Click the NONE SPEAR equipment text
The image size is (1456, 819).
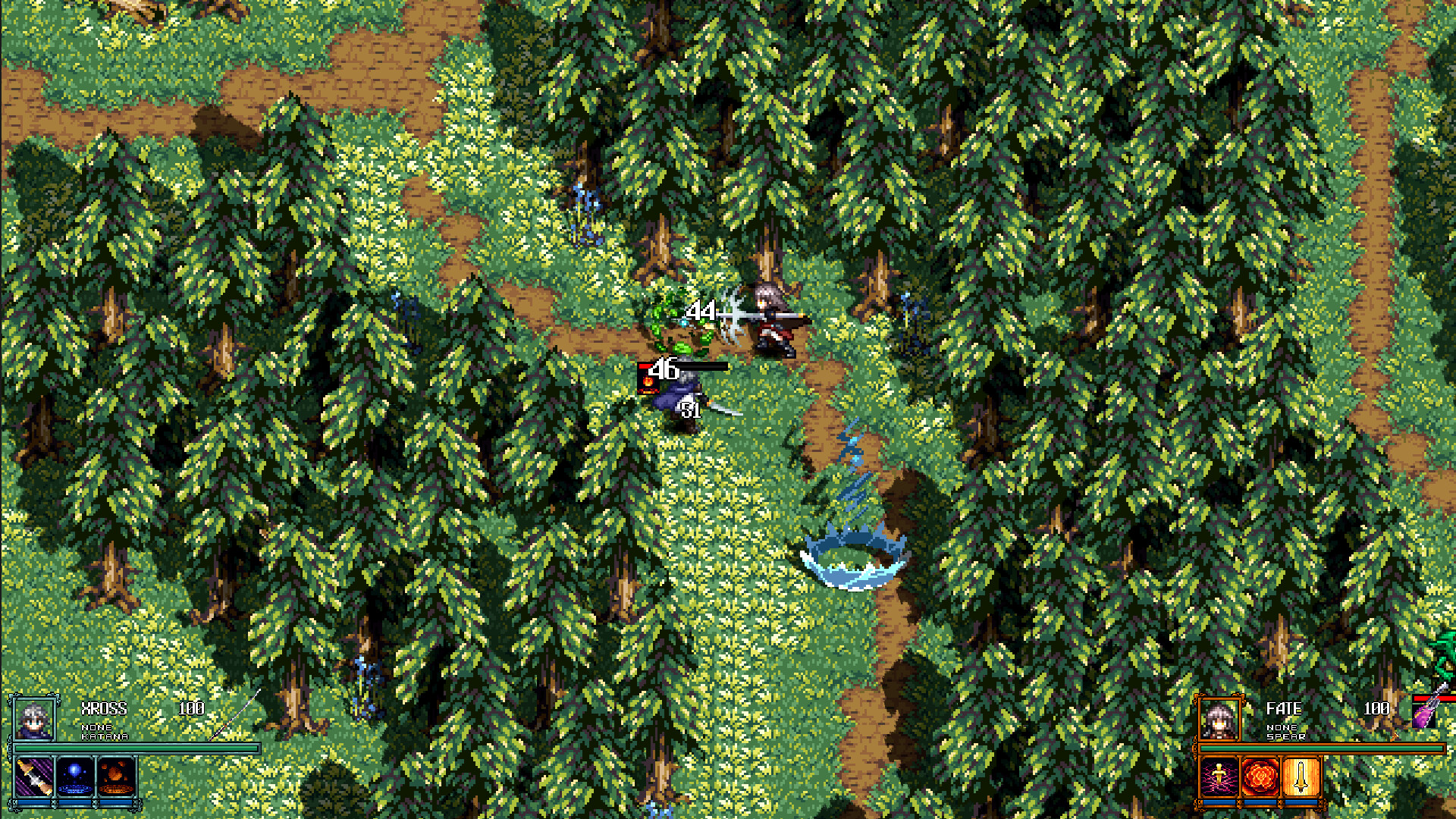click(1285, 733)
